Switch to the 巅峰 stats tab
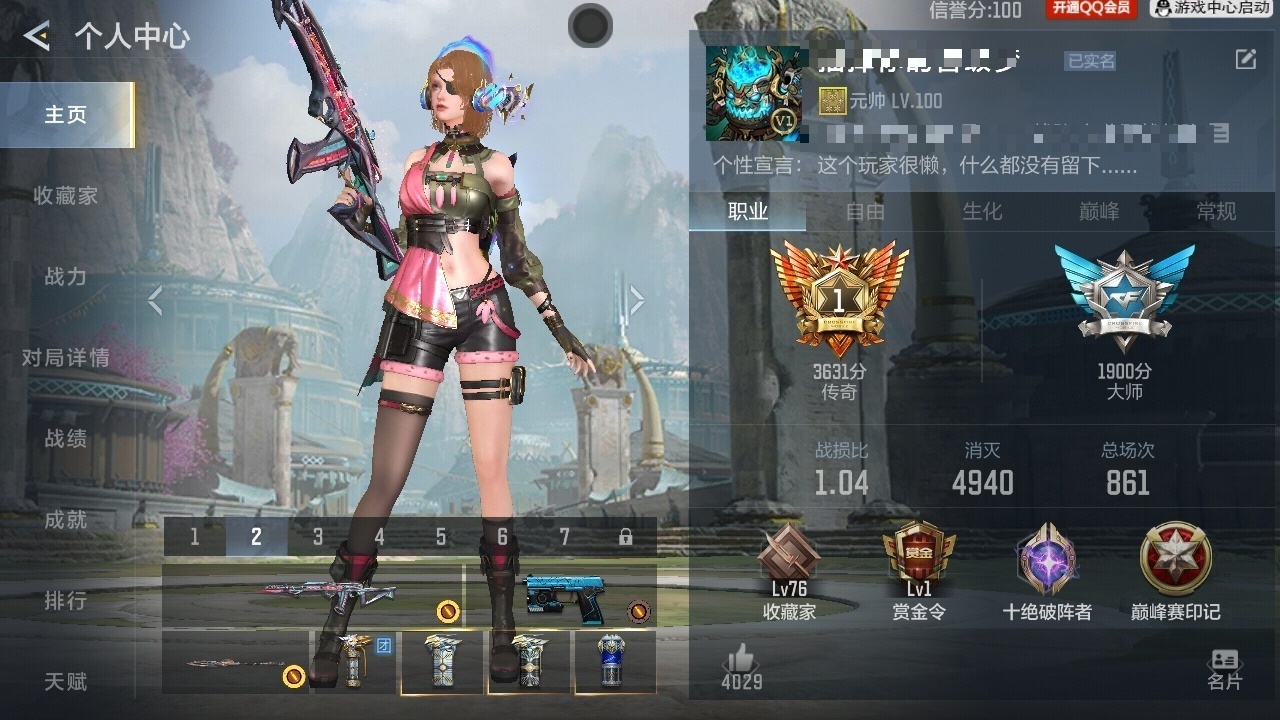The width and height of the screenshot is (1280, 720). [1099, 212]
